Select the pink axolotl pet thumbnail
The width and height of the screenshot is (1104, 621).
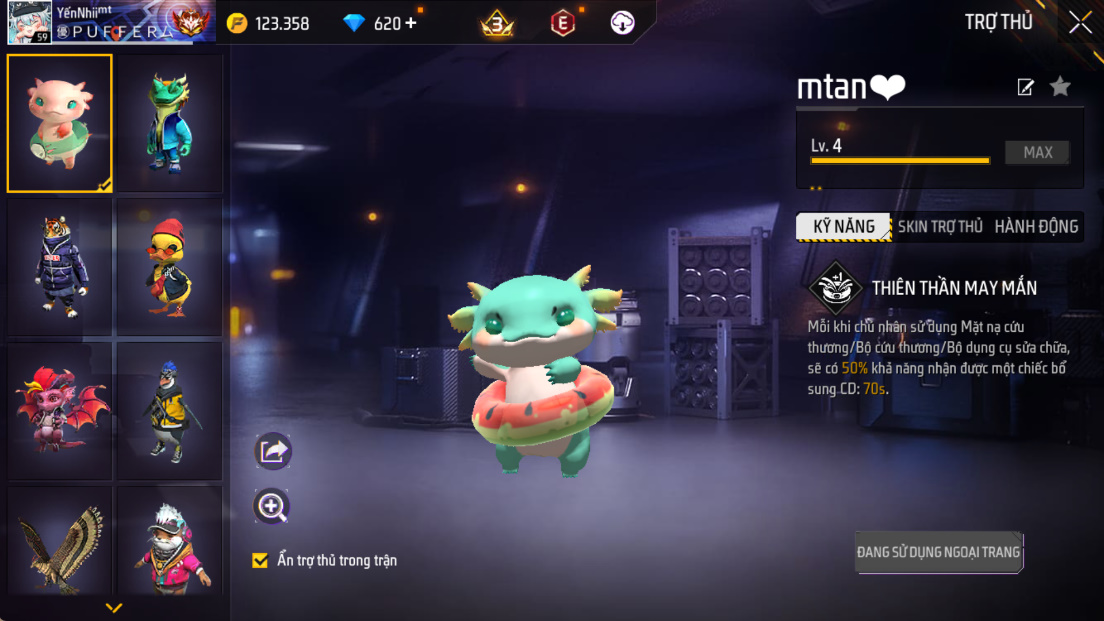pyautogui.click(x=60, y=123)
